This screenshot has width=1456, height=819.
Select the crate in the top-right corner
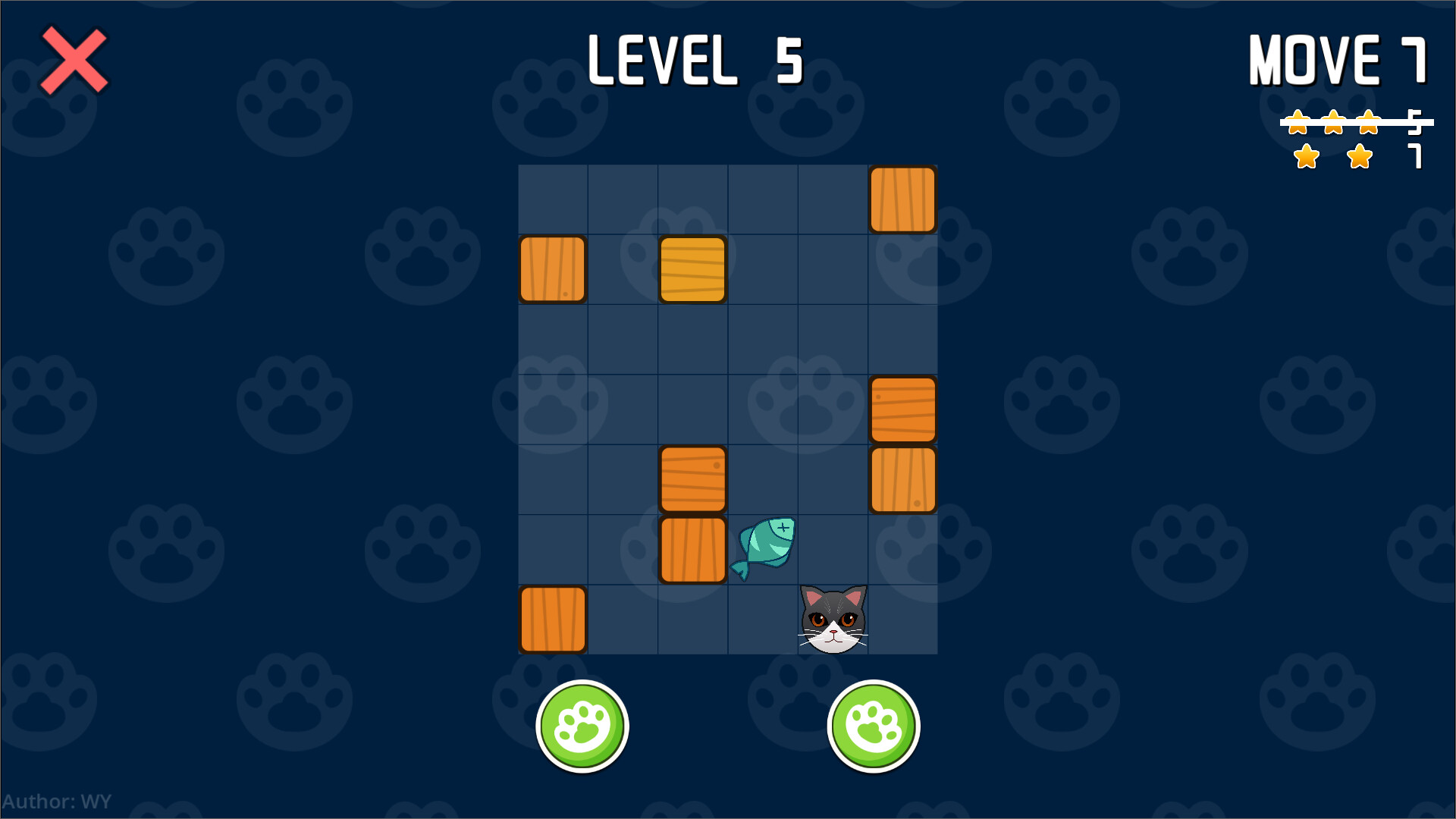[x=902, y=199]
